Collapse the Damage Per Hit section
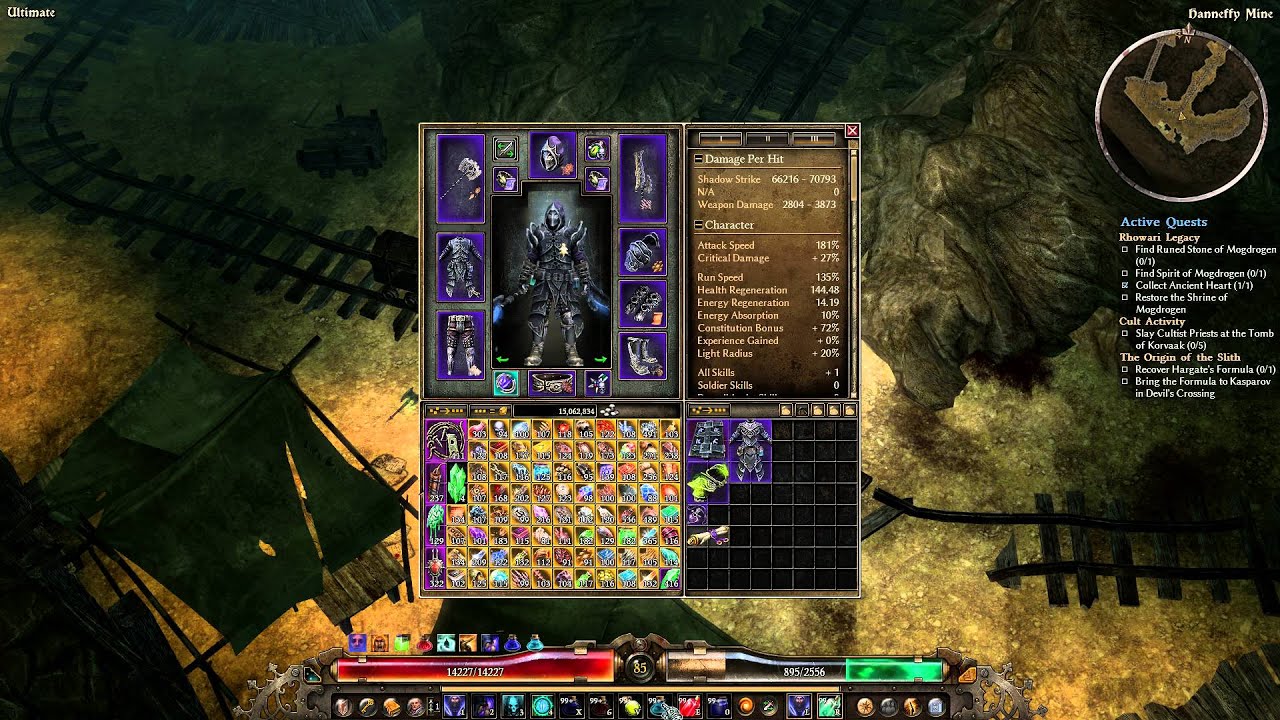1280x720 pixels. (699, 159)
